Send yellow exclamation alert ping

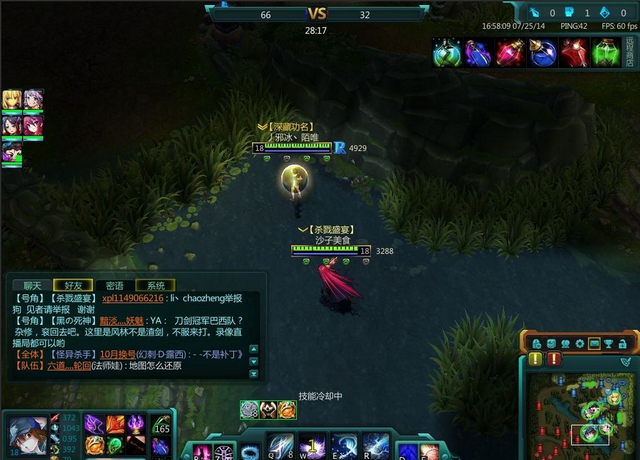[536, 359]
